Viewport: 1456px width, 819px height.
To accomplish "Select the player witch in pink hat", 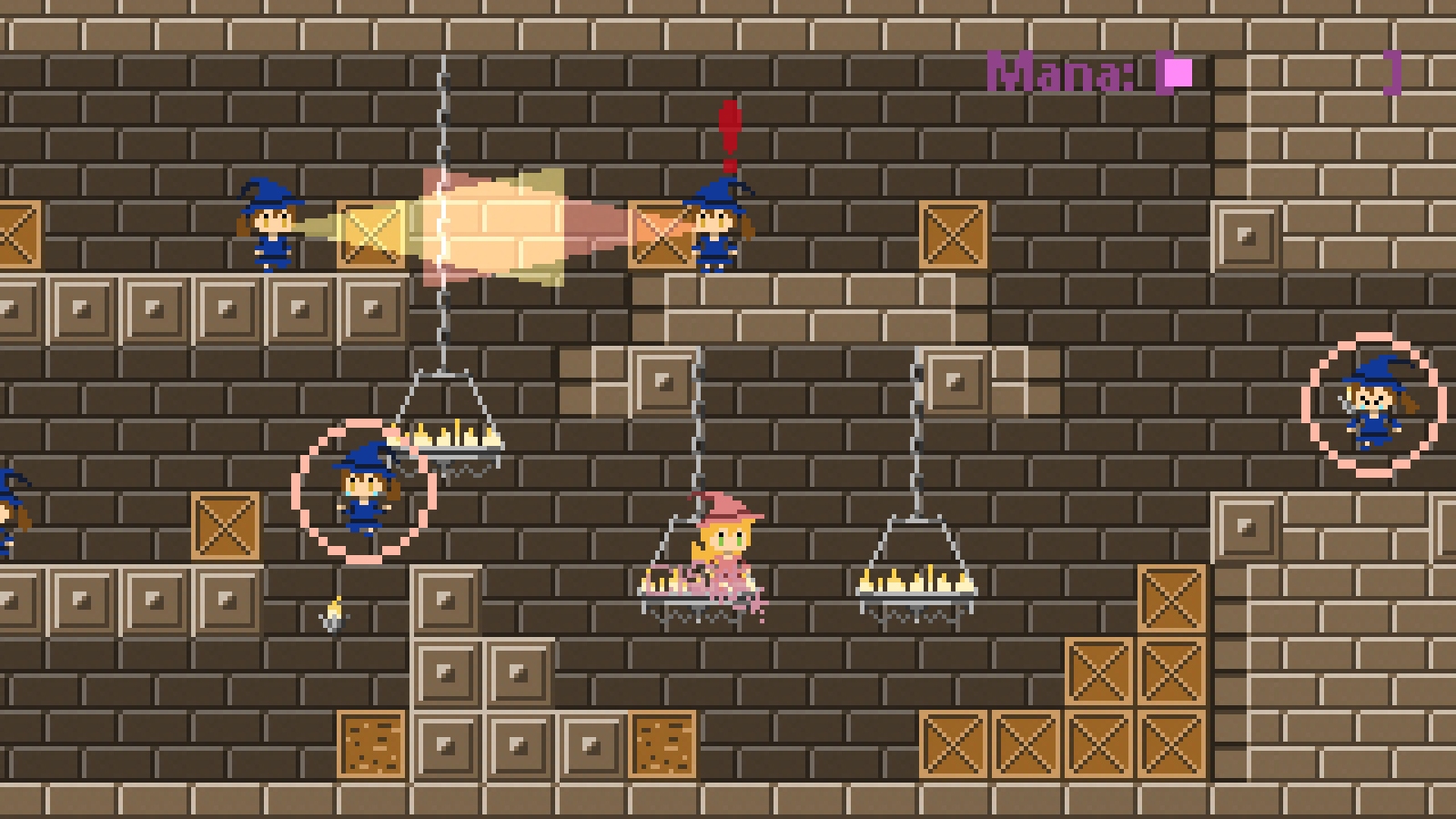I will [x=722, y=543].
